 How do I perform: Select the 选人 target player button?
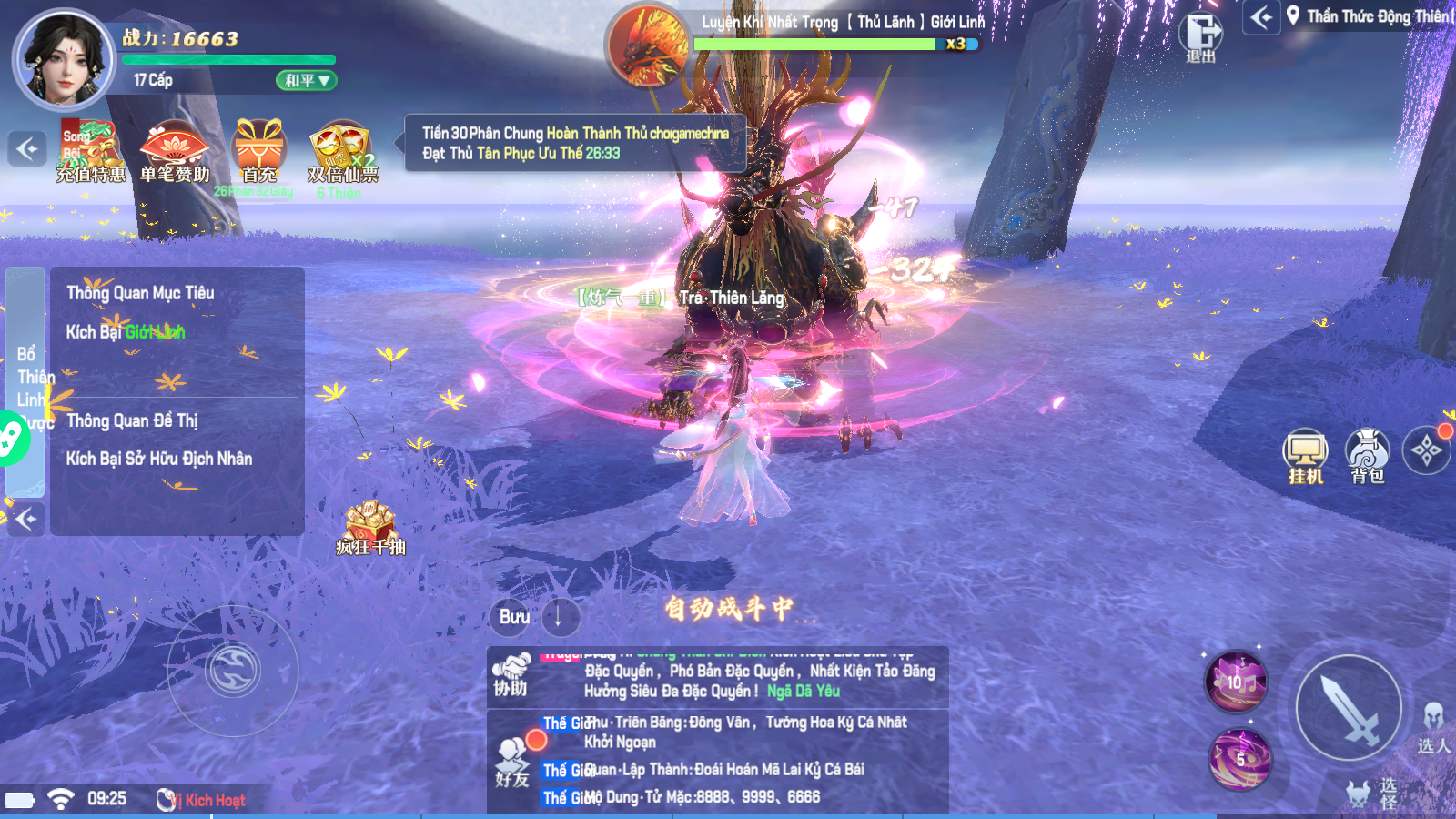[x=1432, y=728]
